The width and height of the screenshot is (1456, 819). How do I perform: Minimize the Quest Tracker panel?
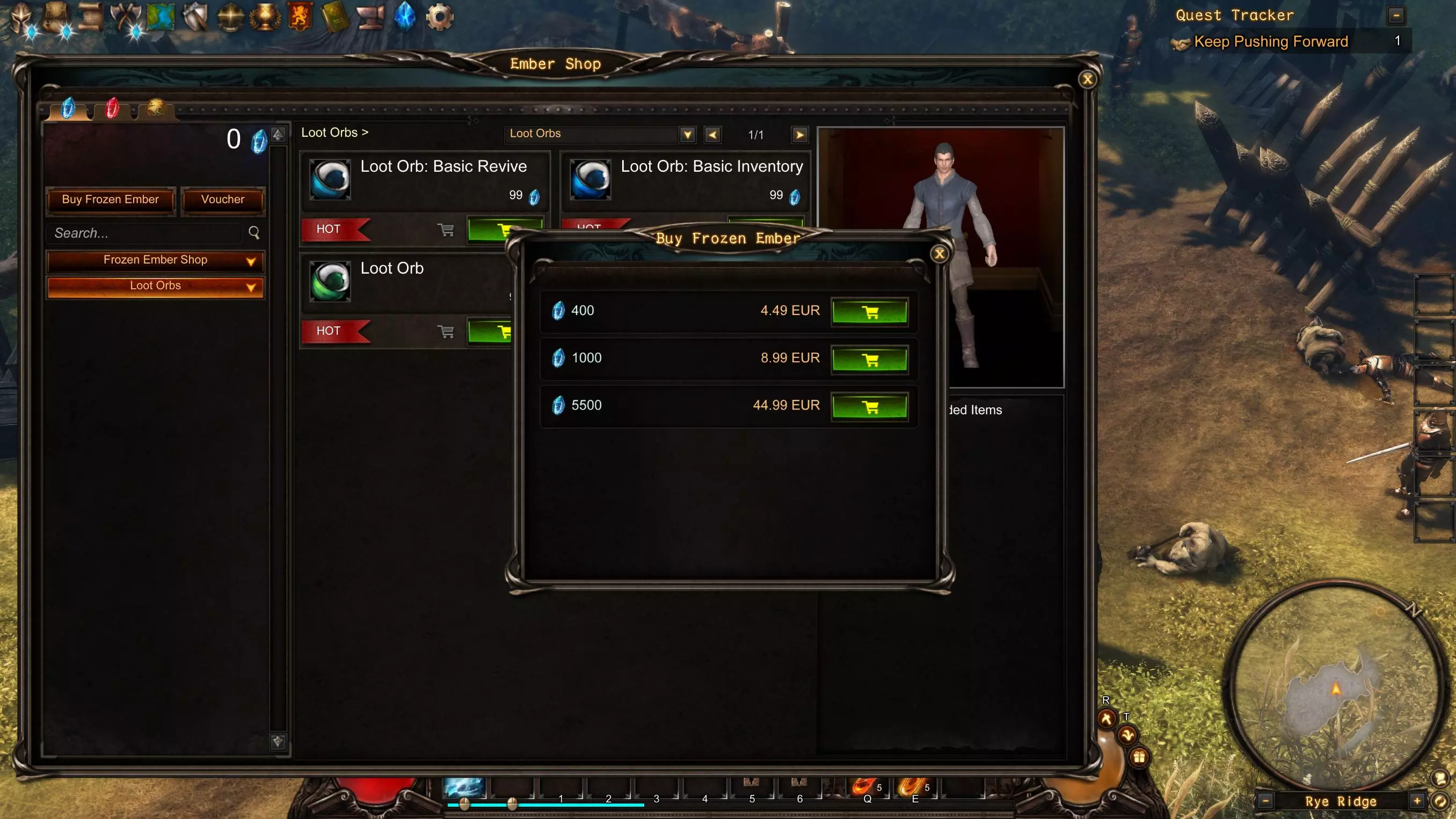[1396, 15]
